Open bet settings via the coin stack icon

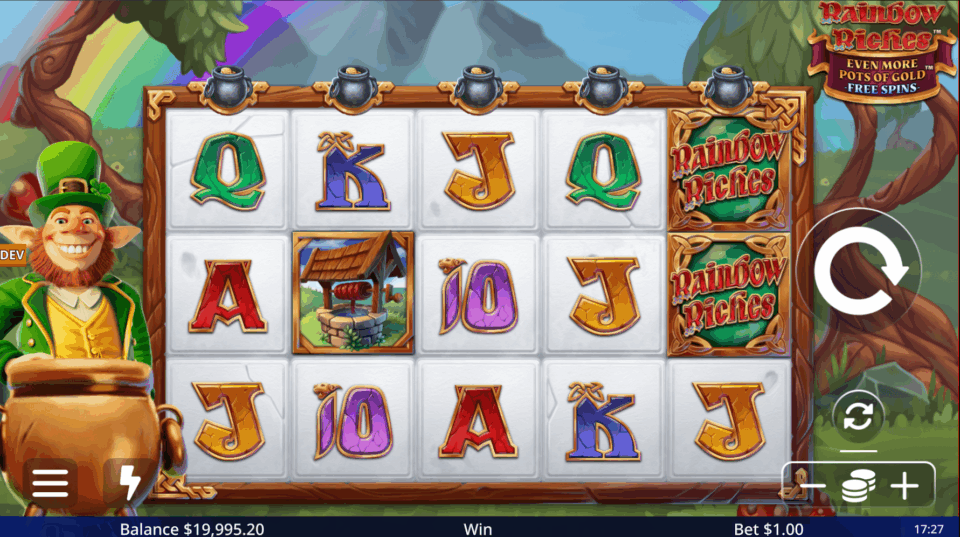point(858,486)
